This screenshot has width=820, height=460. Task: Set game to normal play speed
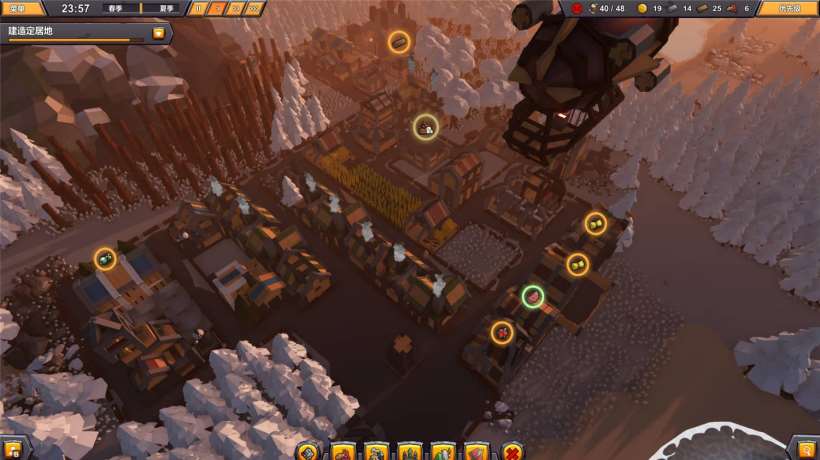218,8
